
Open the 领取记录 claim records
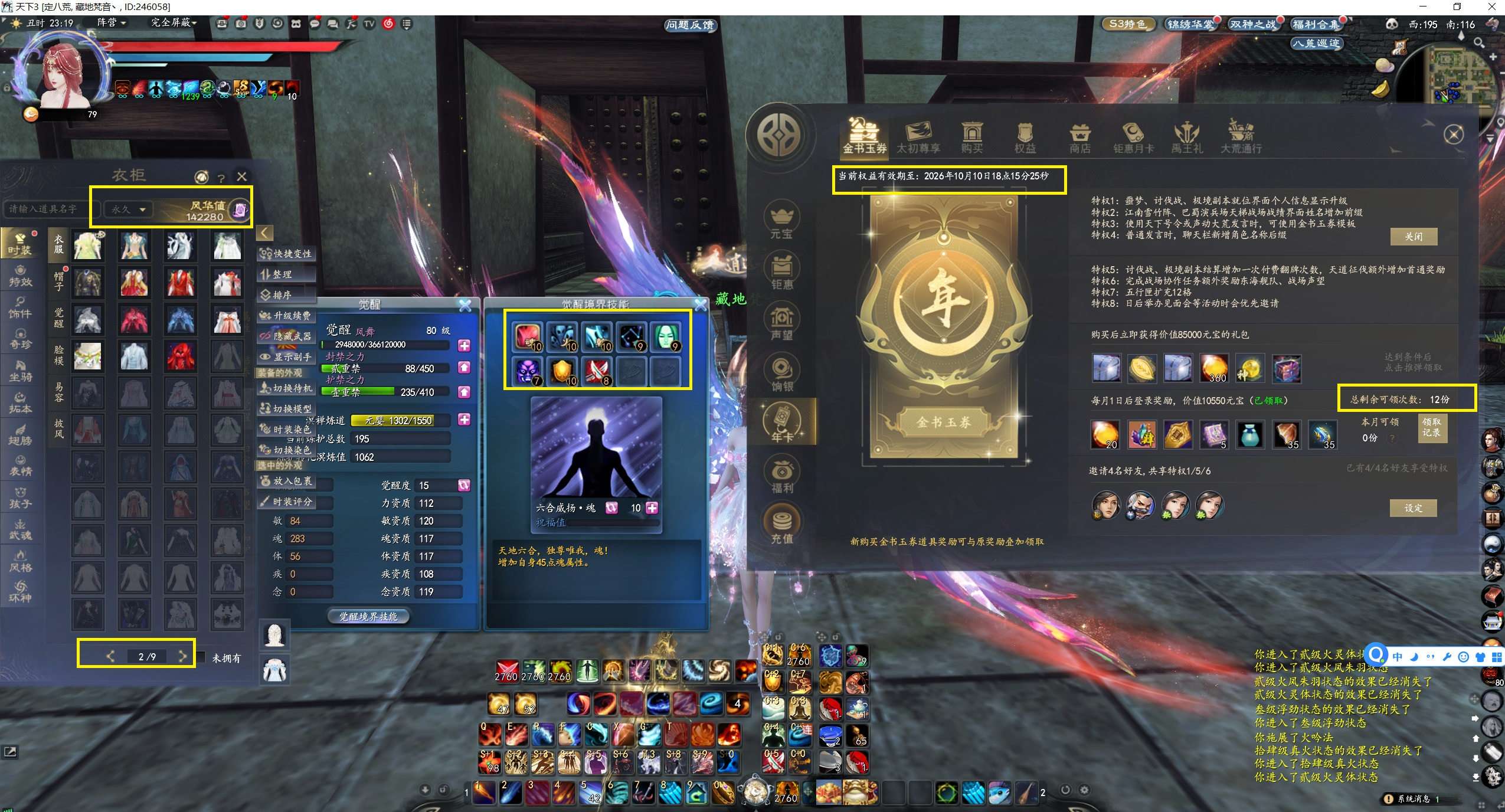click(1431, 427)
